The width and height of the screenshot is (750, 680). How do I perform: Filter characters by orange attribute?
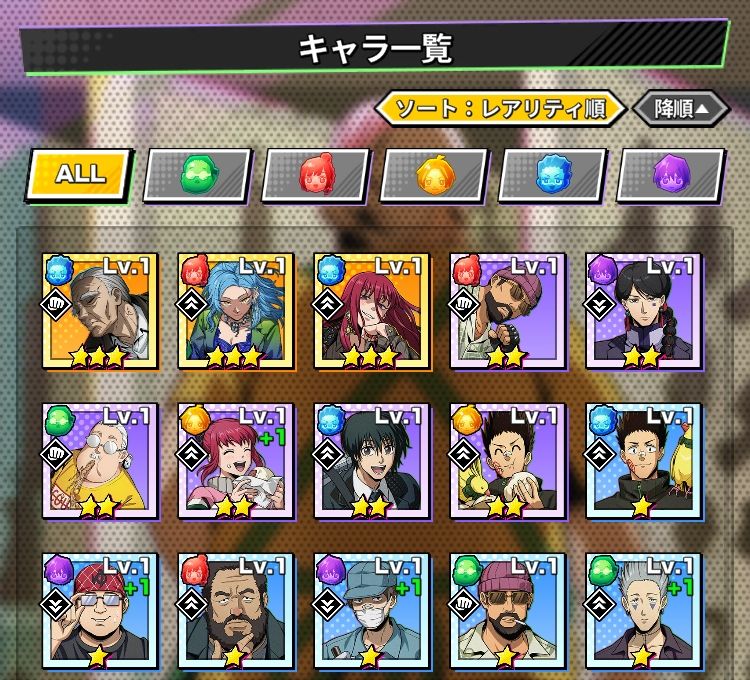[x=434, y=175]
